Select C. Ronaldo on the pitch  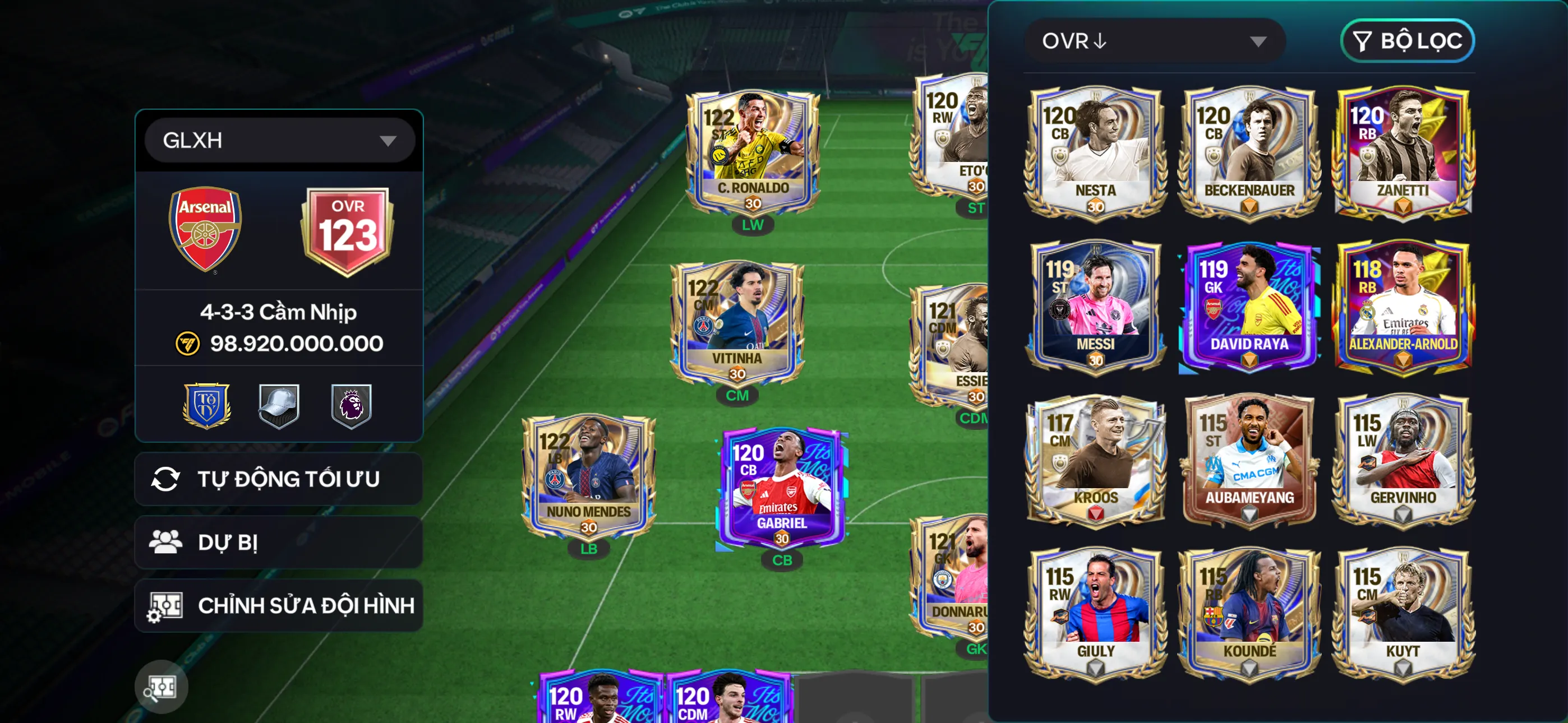pyautogui.click(x=753, y=152)
